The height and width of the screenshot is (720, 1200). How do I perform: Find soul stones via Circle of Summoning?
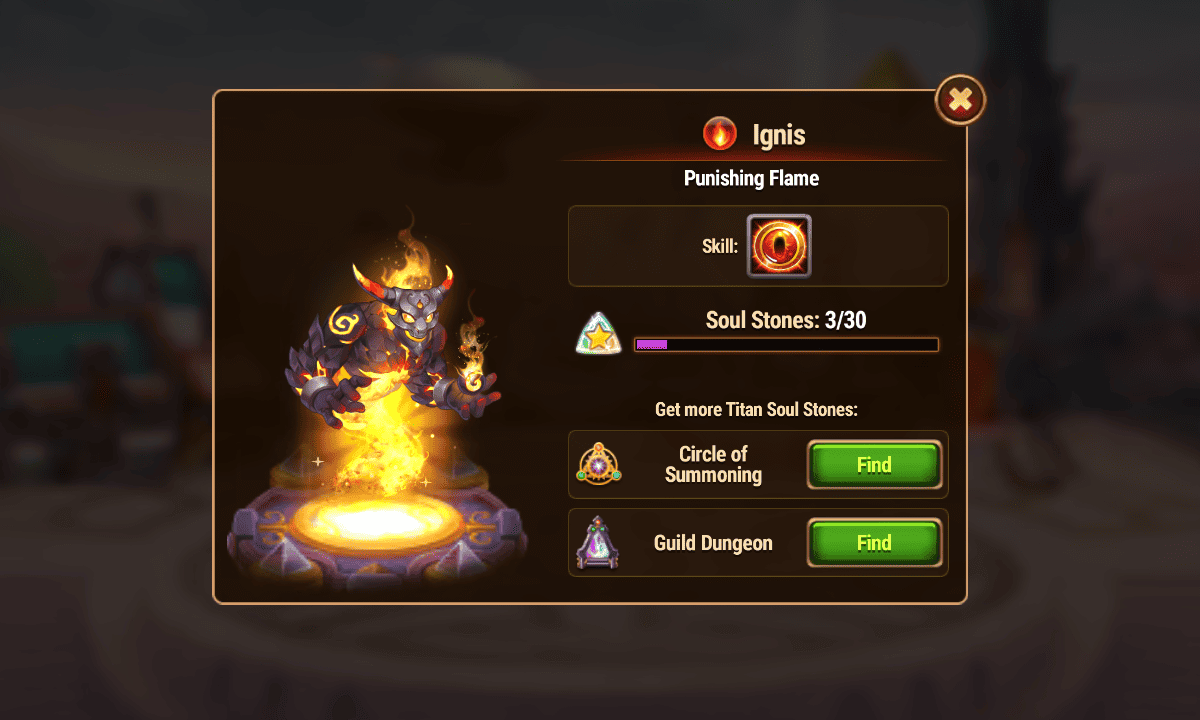(x=874, y=465)
